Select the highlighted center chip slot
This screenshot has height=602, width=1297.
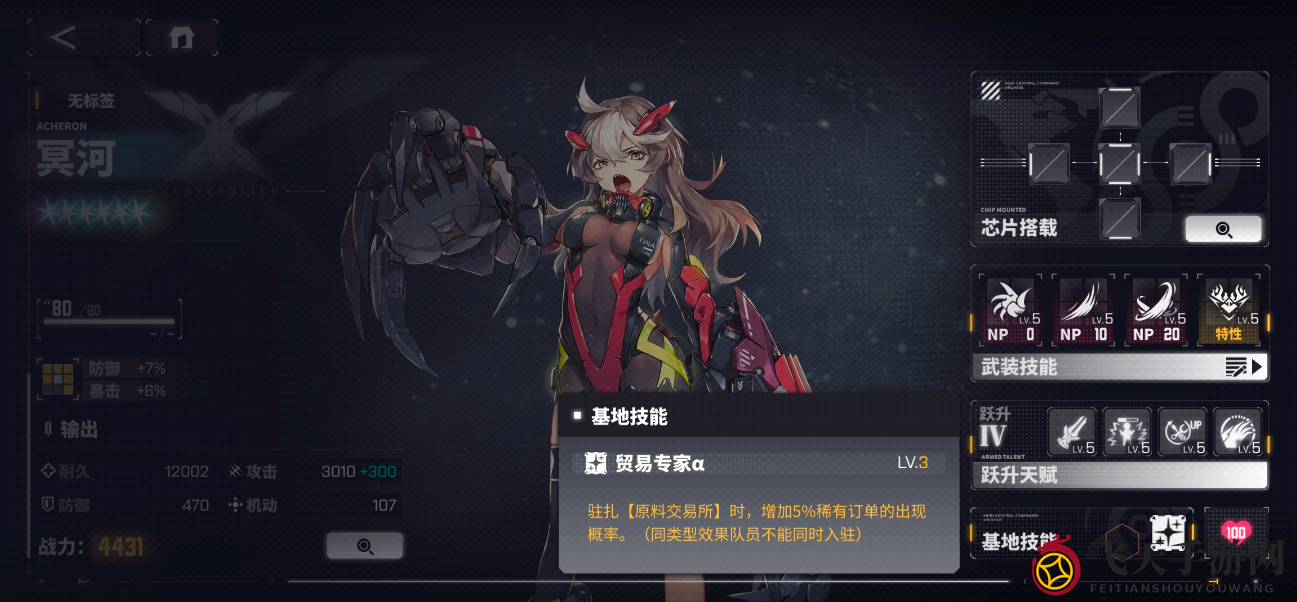tap(1119, 163)
